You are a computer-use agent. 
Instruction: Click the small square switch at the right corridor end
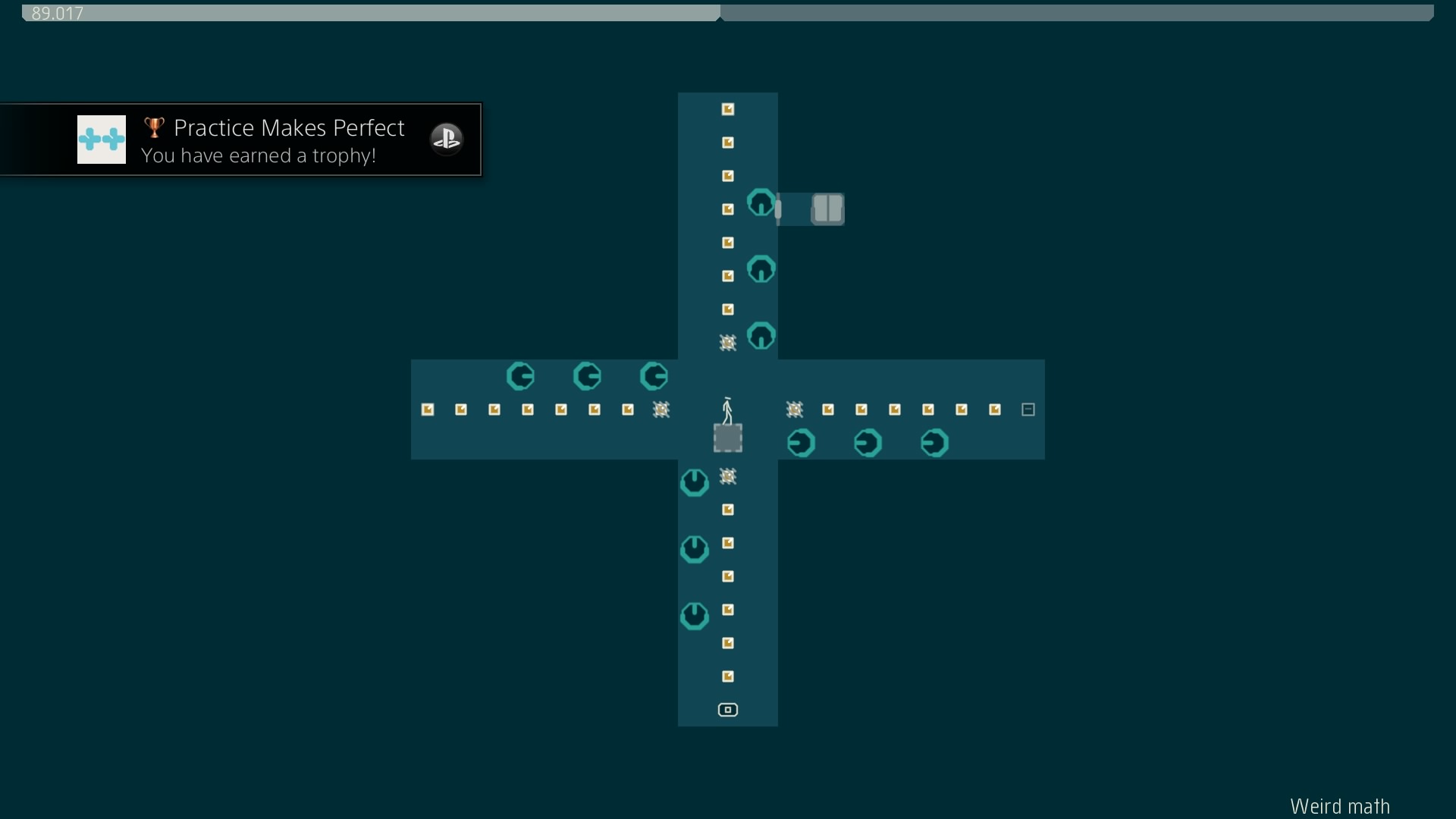coord(1028,409)
